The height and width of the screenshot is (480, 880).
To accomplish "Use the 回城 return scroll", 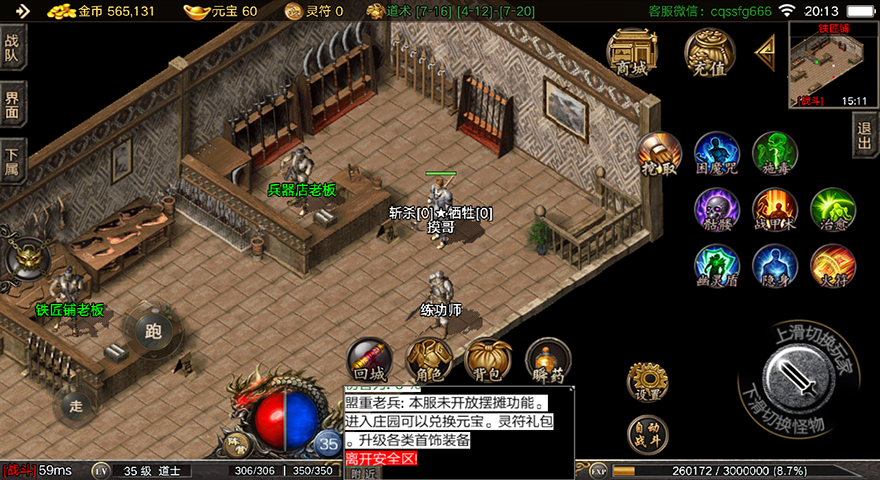I will point(368,361).
